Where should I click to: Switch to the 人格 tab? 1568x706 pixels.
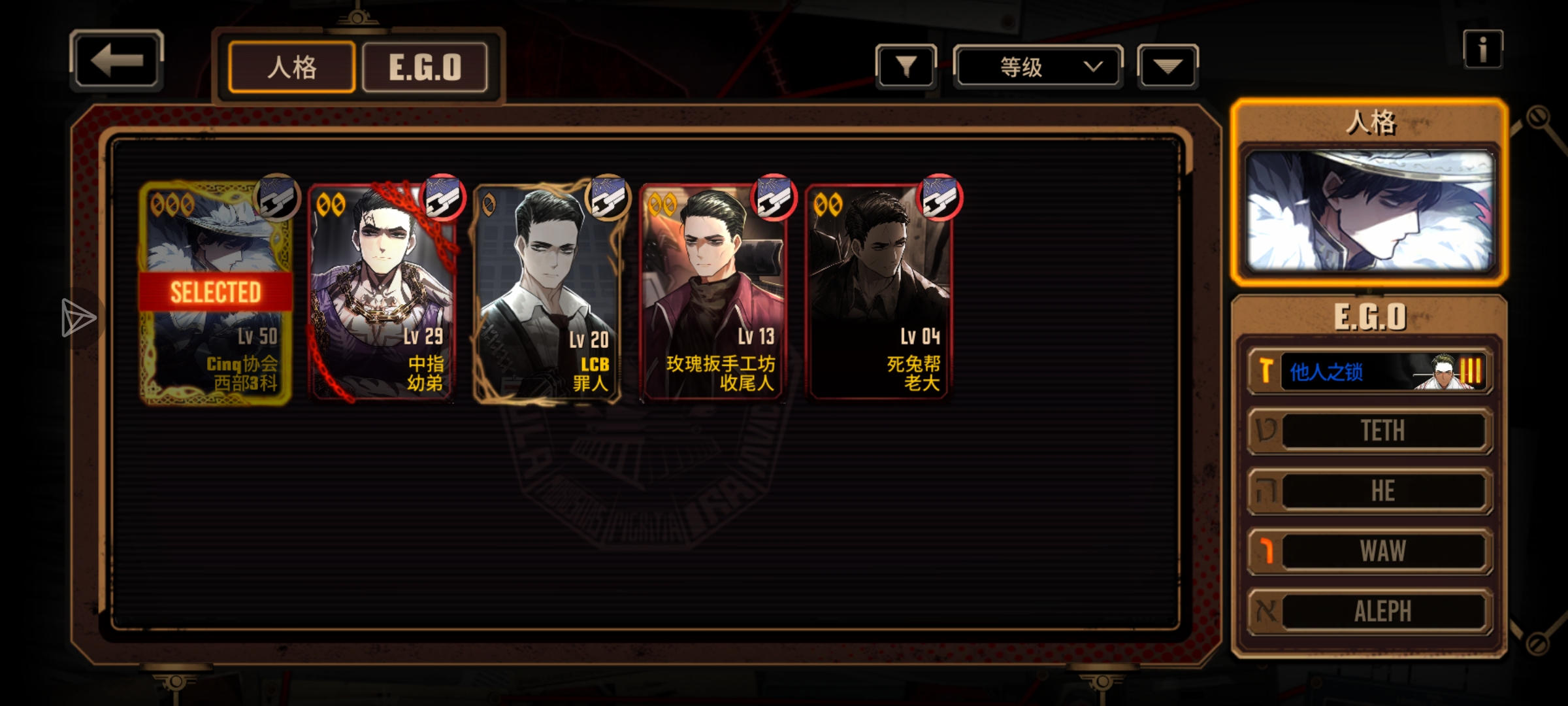tap(292, 67)
